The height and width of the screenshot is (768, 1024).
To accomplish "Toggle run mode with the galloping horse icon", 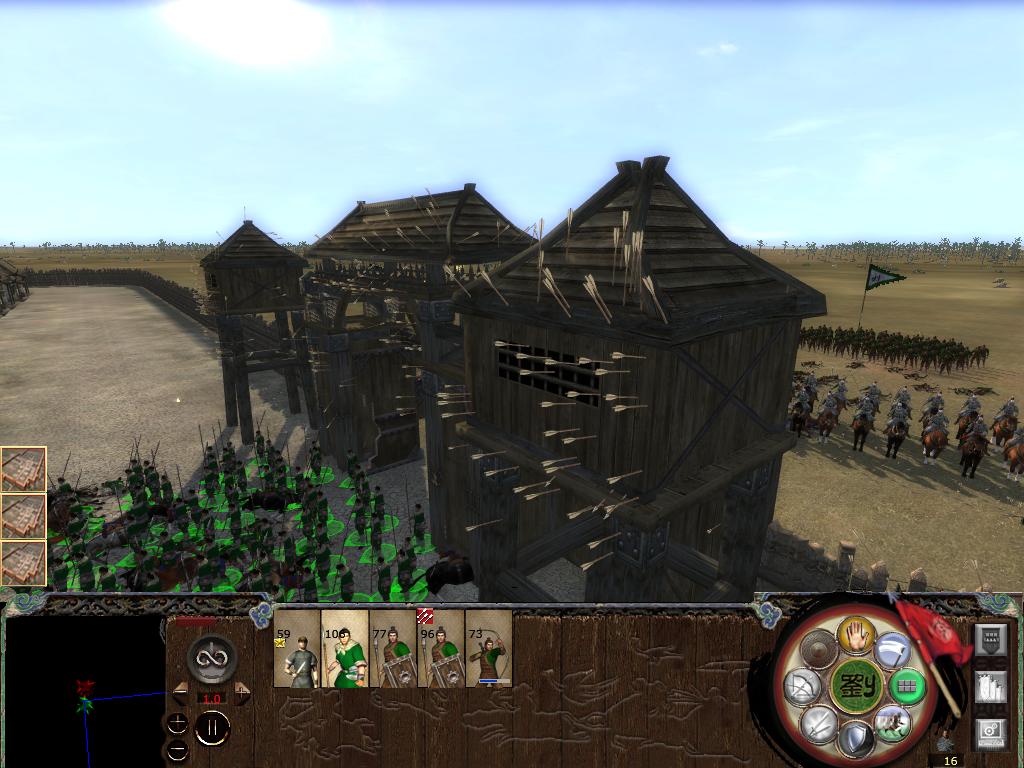I will coord(892,722).
